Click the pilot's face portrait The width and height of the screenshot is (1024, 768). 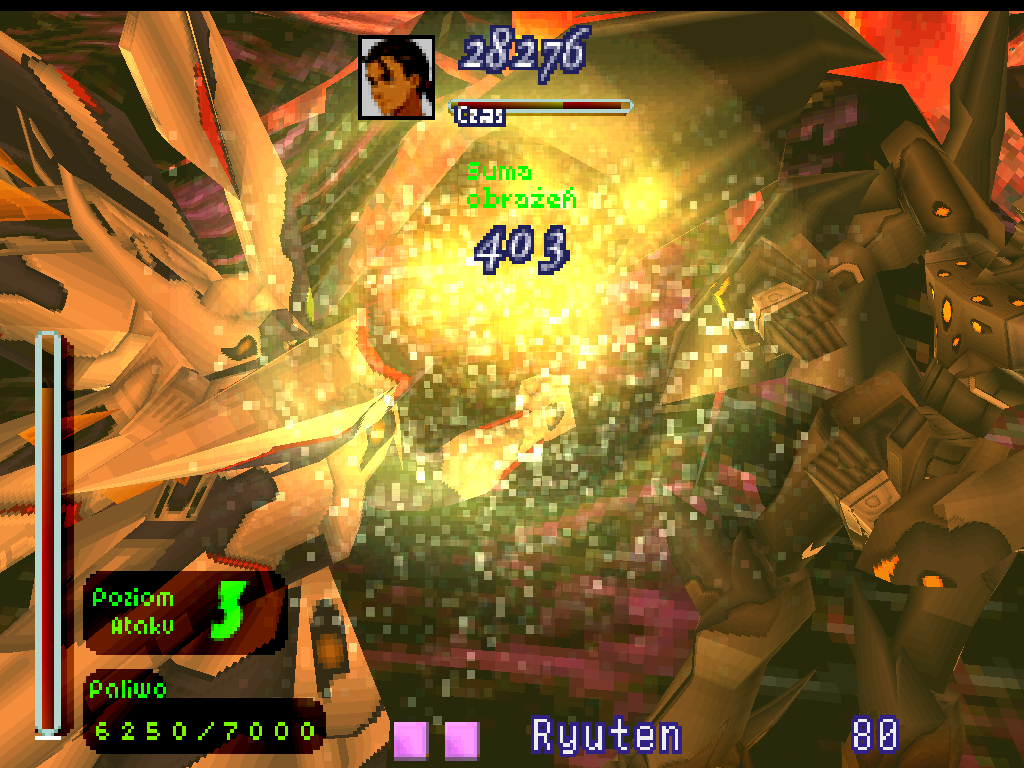(x=397, y=78)
